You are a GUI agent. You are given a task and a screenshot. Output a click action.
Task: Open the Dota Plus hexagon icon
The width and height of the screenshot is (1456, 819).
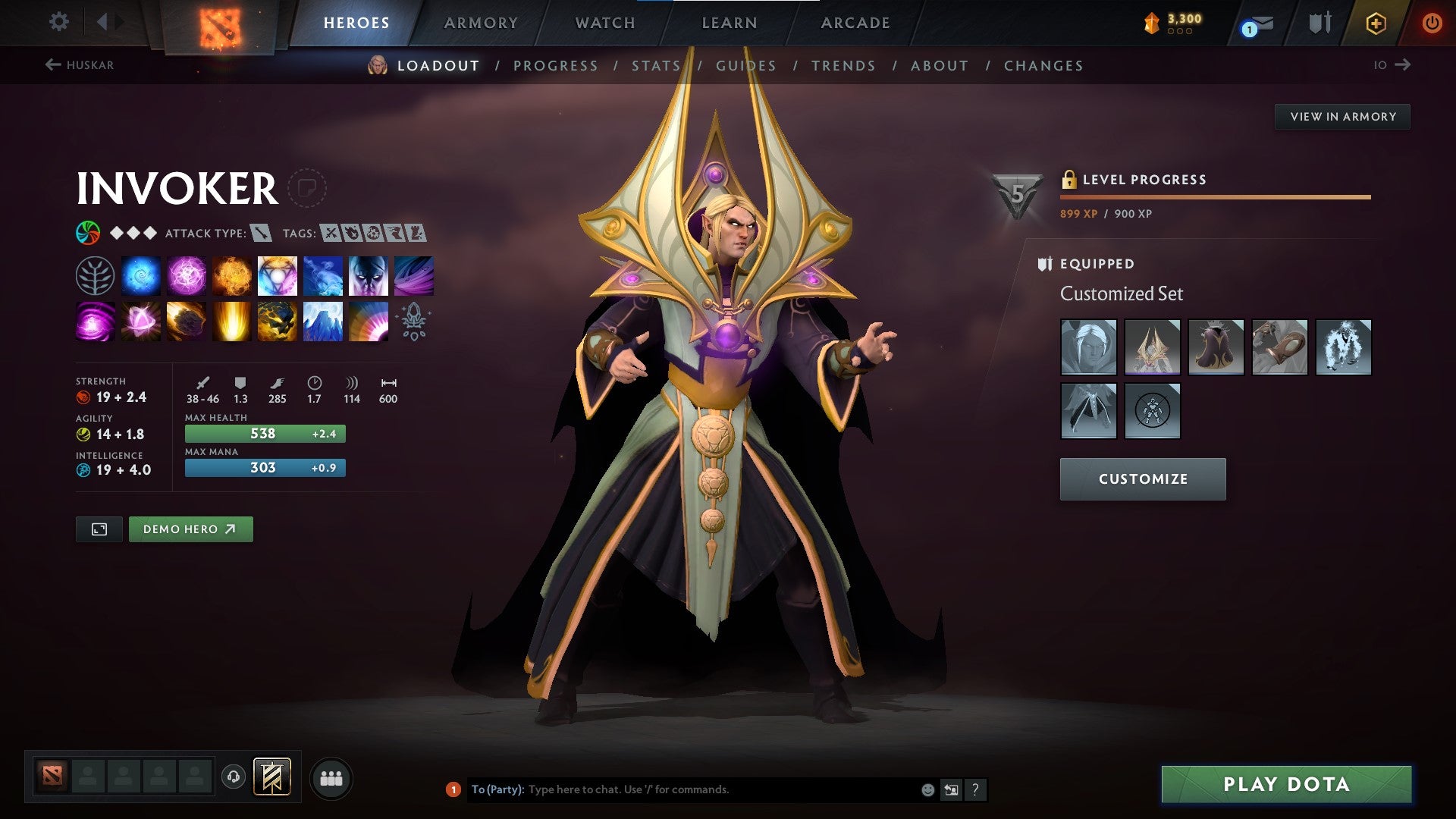[1377, 23]
